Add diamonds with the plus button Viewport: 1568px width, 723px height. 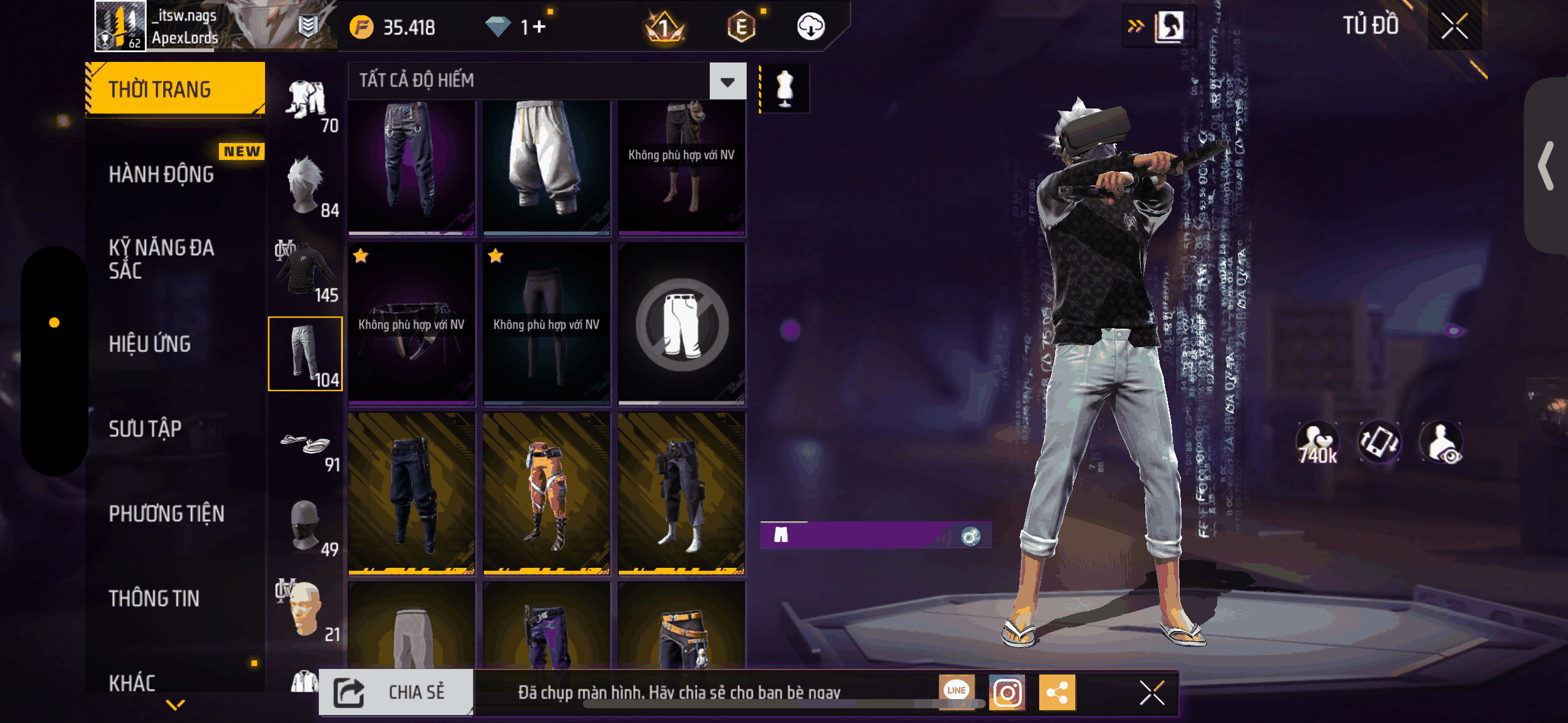tap(539, 27)
